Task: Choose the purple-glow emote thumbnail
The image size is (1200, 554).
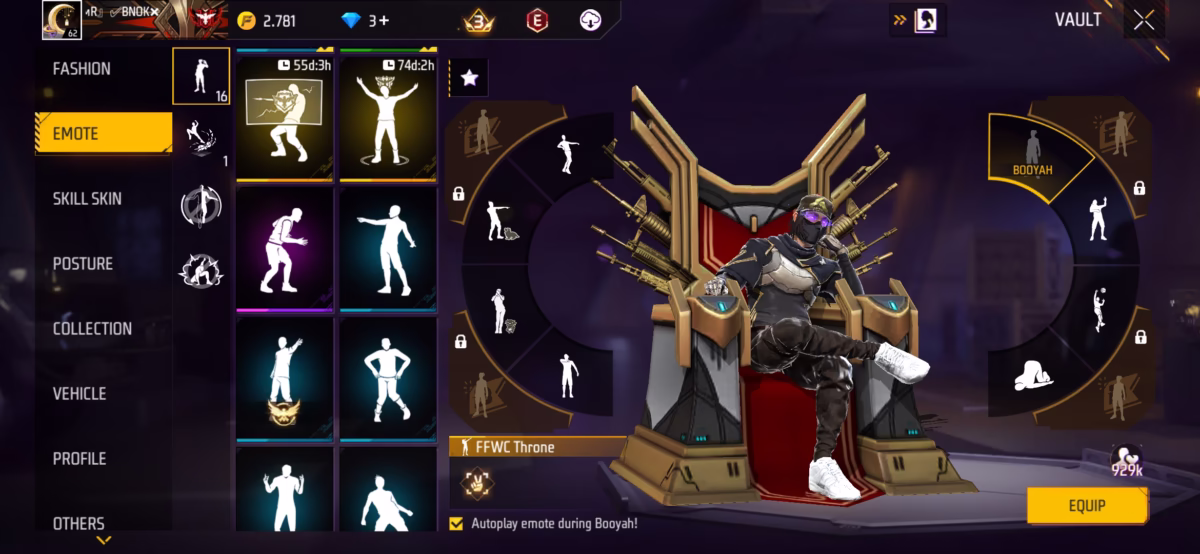Action: pos(285,248)
